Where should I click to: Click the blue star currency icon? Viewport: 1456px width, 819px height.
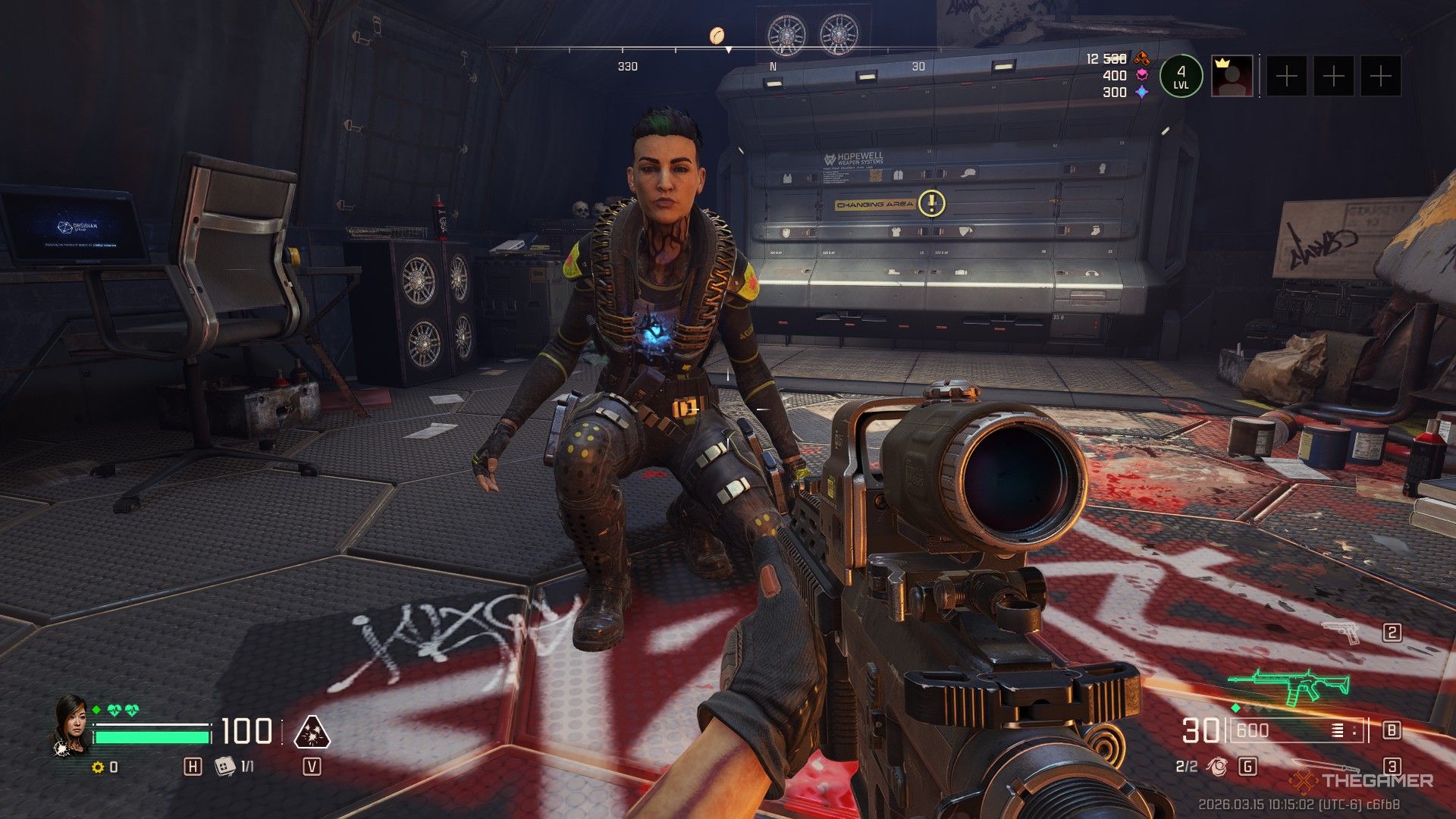point(1141,92)
